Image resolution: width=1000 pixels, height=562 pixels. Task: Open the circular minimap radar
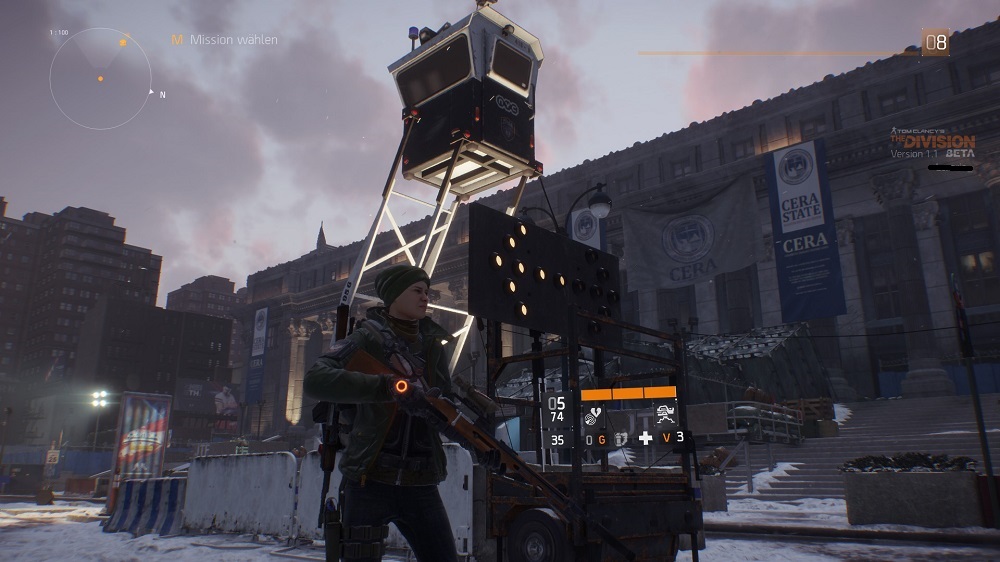coord(100,78)
